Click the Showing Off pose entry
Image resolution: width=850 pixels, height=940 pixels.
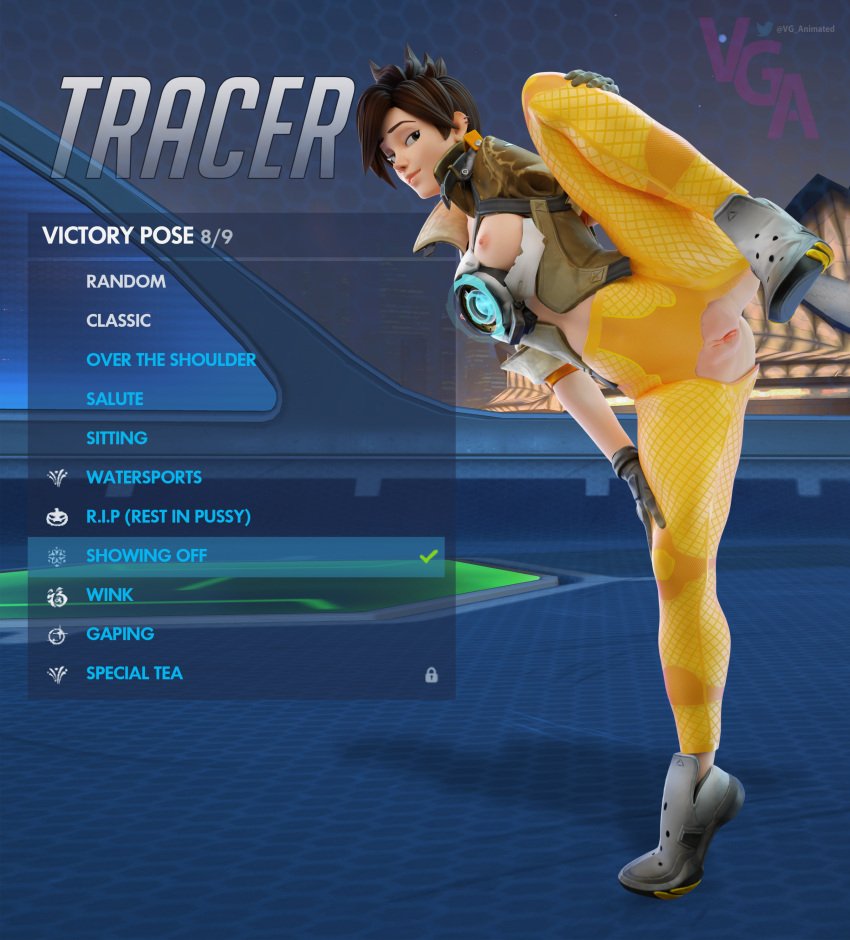[147, 555]
